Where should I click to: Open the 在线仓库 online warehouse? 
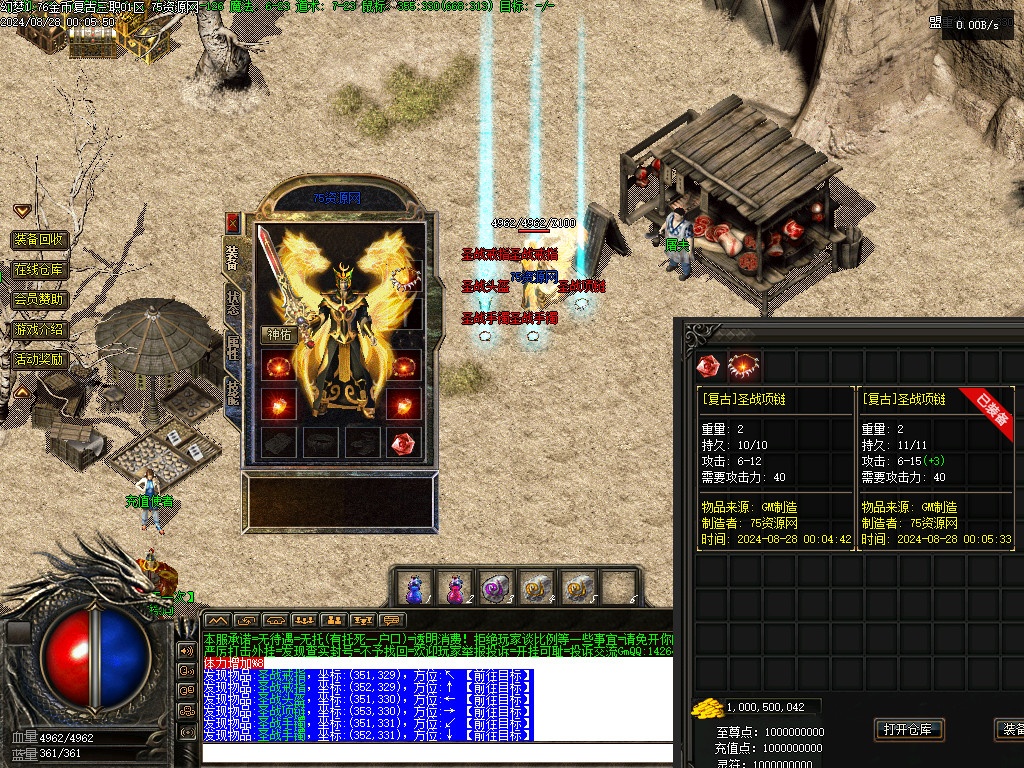click(x=39, y=270)
